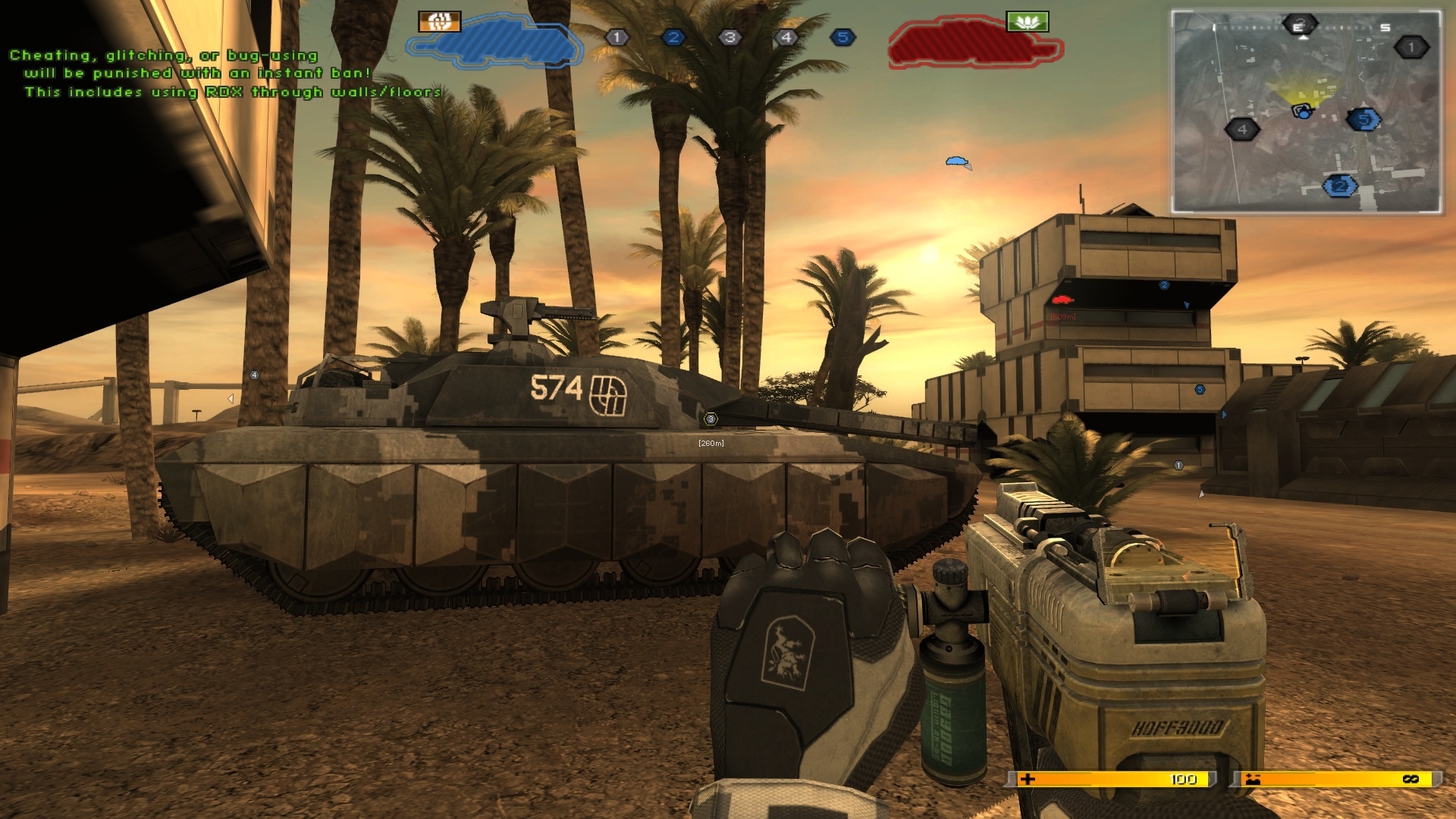
Task: Toggle the contested flag 4 on the minimap
Action: [x=1241, y=130]
